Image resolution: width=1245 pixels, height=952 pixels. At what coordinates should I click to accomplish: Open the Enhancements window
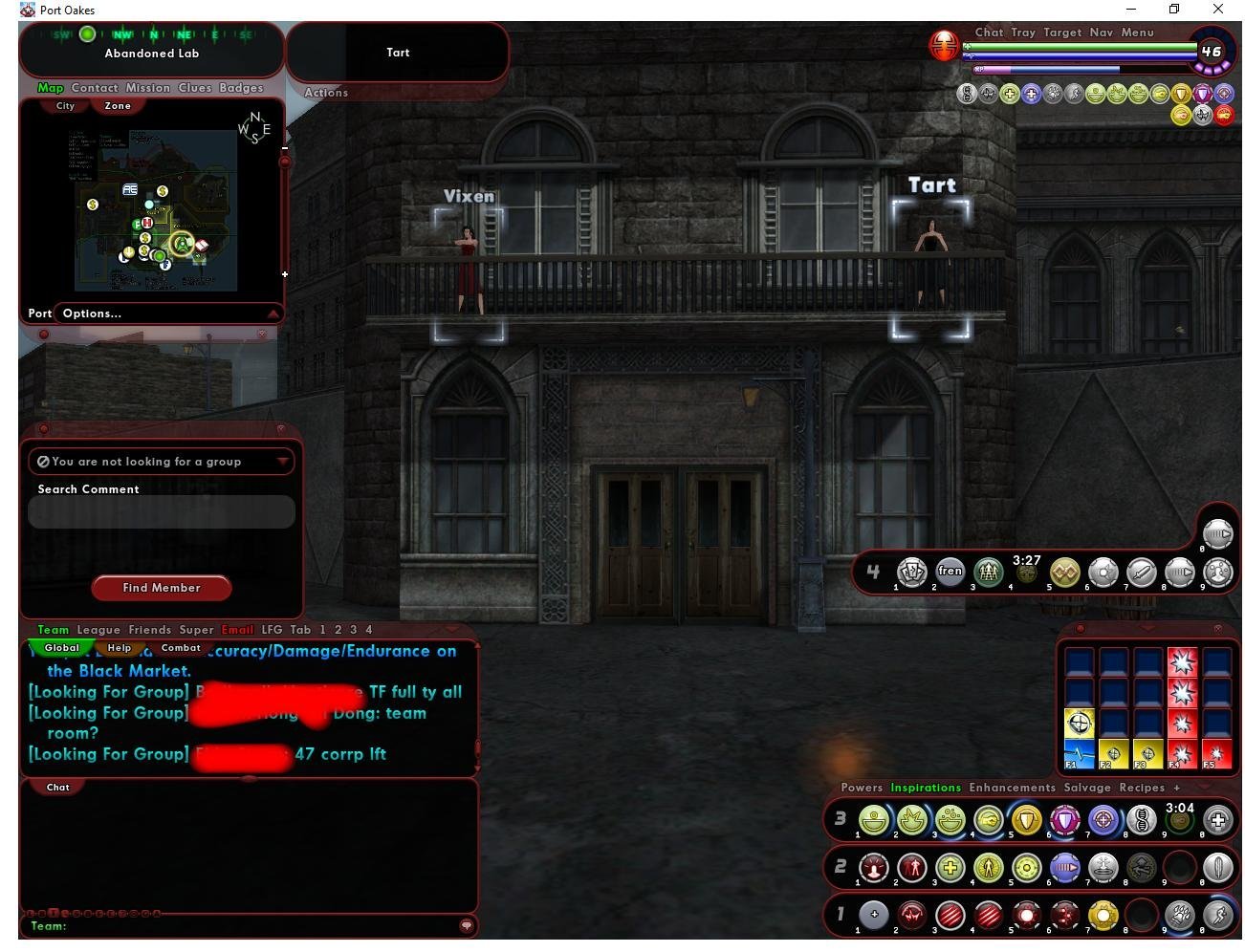1012,788
